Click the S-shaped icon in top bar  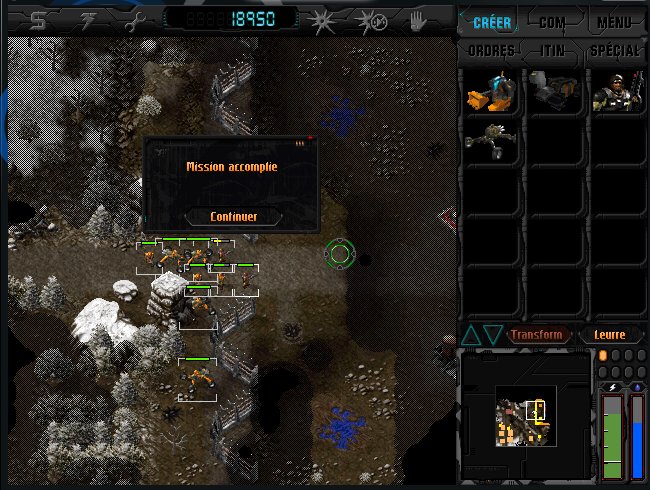[x=37, y=19]
